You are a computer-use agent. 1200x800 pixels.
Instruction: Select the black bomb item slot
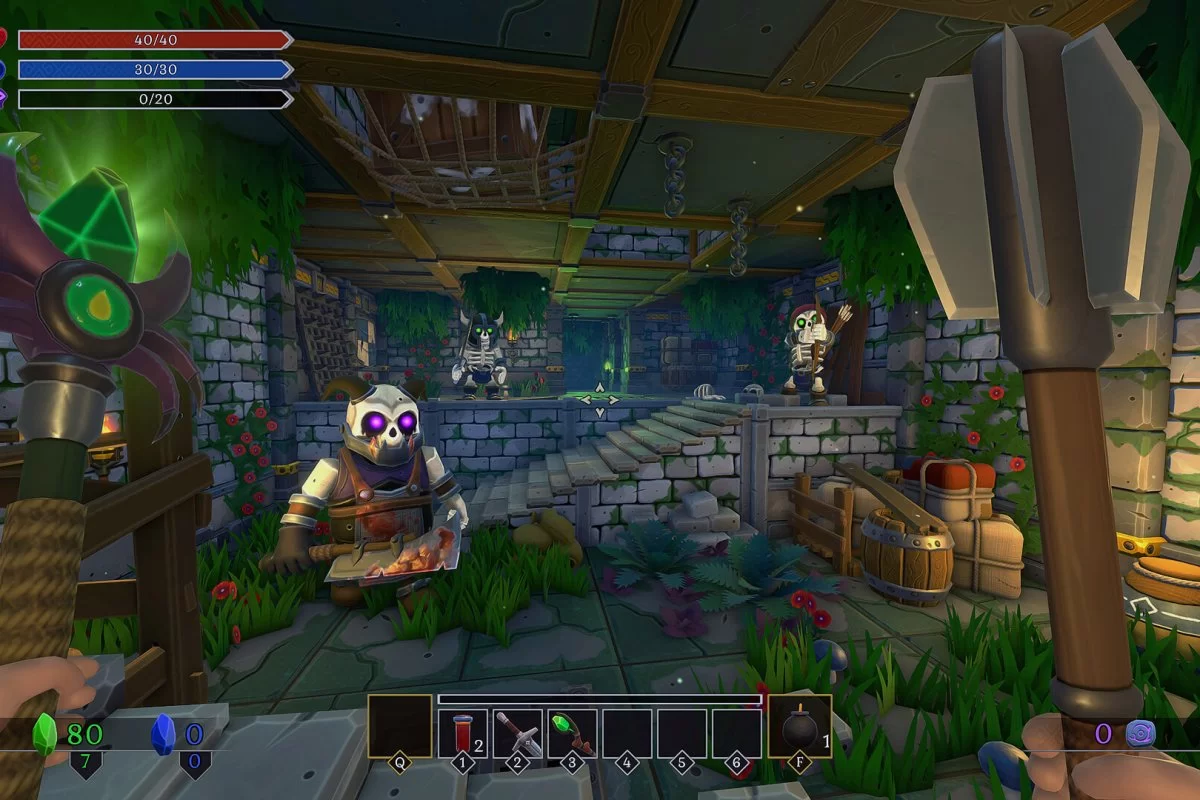tap(799, 727)
